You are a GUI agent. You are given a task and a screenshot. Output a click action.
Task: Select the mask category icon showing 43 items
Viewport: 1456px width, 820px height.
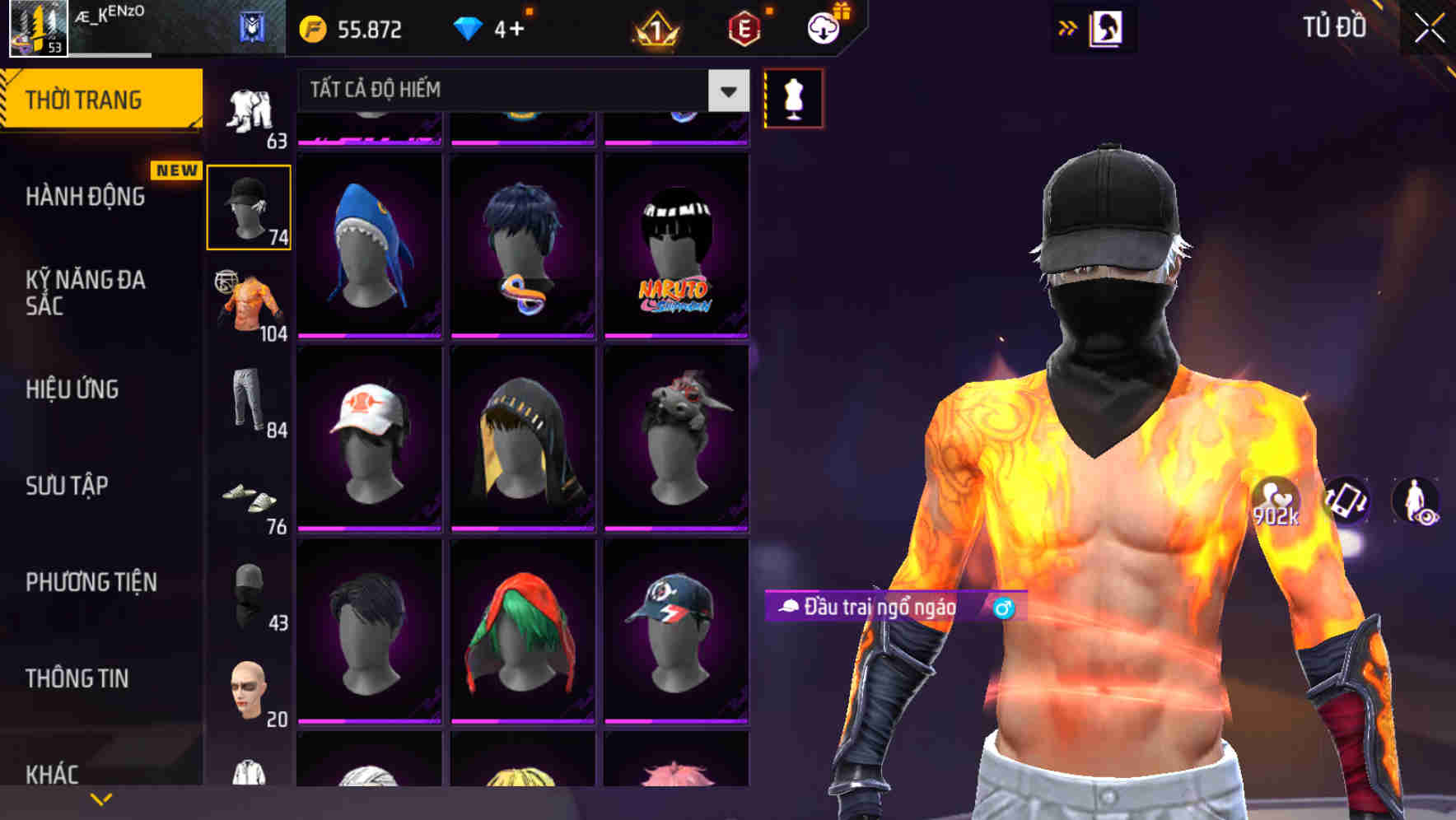point(247,597)
